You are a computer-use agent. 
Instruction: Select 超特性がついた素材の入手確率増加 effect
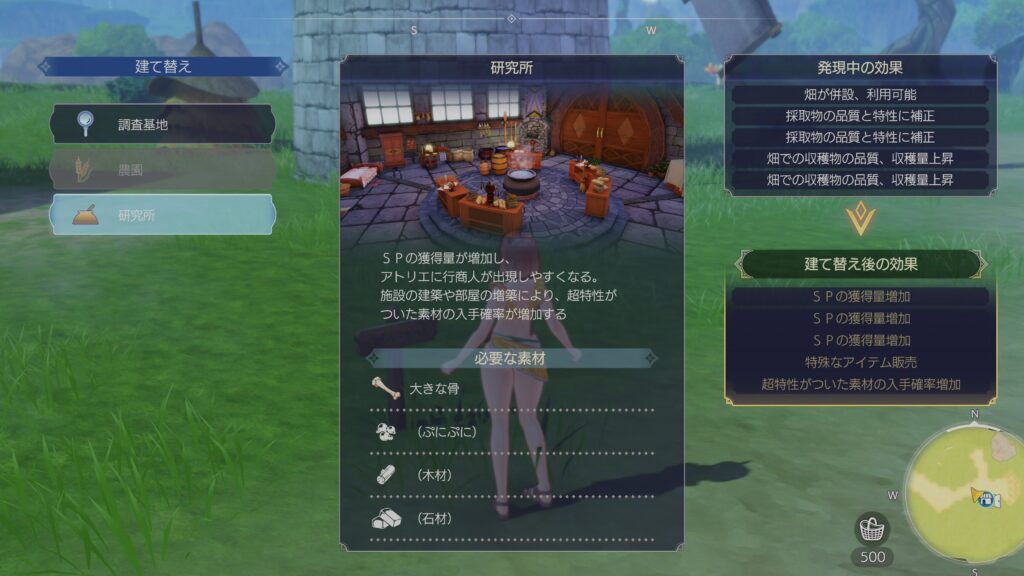pos(860,384)
